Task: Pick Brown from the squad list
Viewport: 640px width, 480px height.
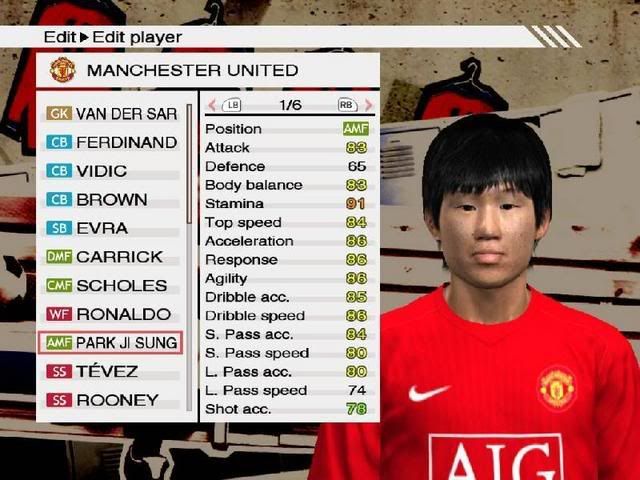Action: tap(110, 199)
